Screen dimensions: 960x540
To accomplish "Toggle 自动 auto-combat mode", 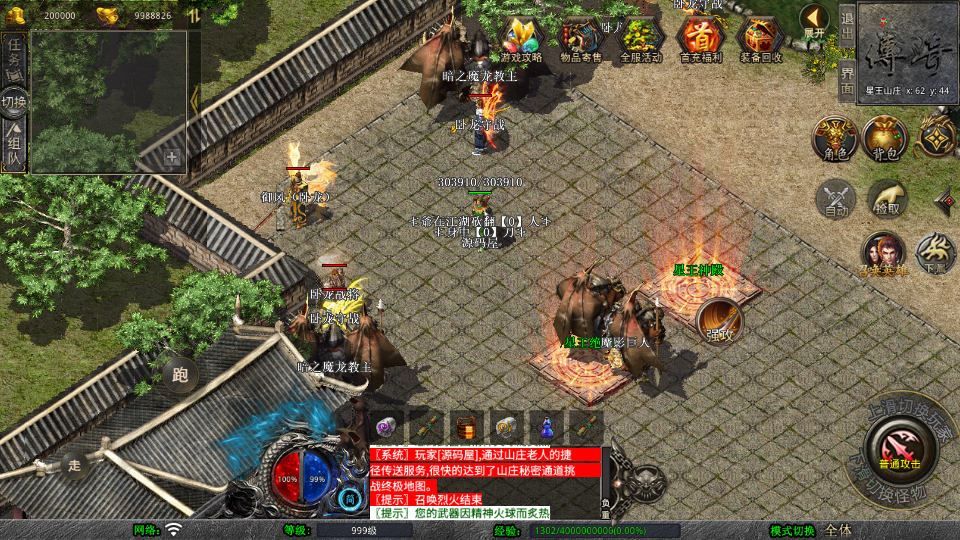I will coord(836,198).
